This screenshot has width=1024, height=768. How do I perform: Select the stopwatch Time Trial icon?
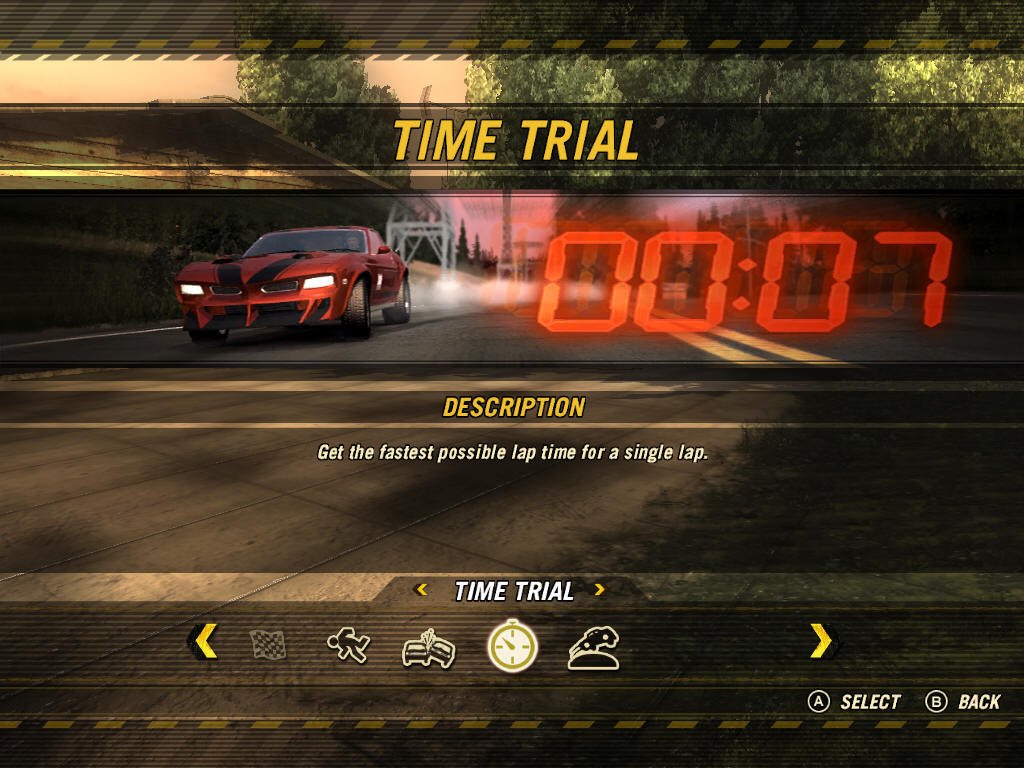tap(512, 647)
